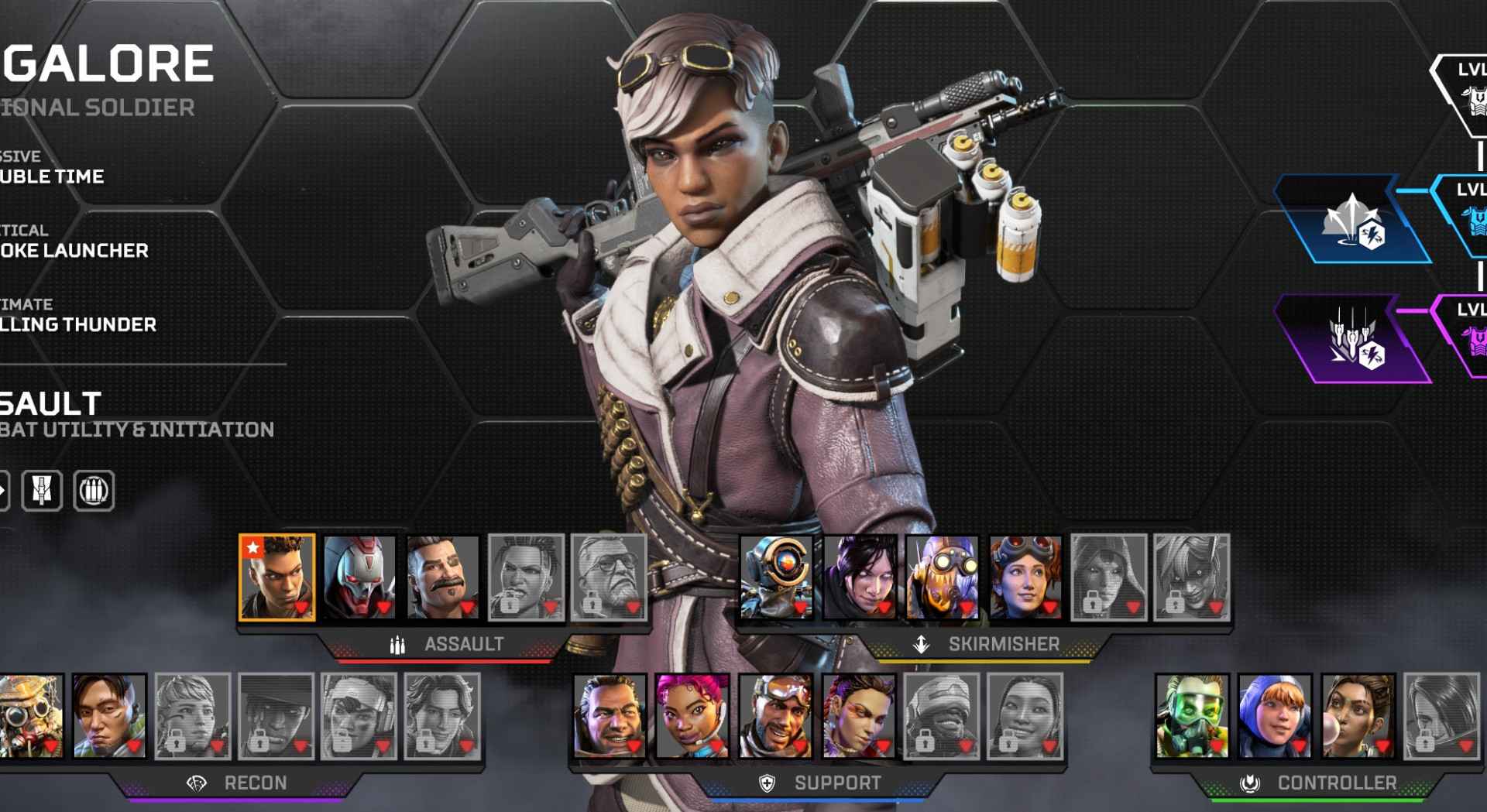Select Wraith's portrait
The height and width of the screenshot is (812, 1487).
tap(860, 577)
